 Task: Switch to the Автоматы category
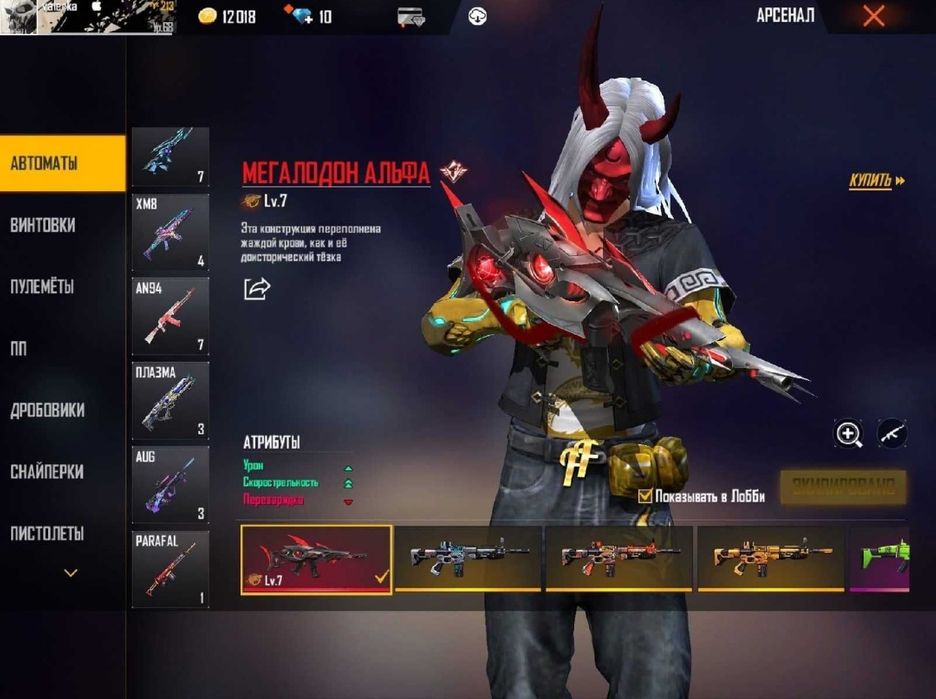(62, 163)
